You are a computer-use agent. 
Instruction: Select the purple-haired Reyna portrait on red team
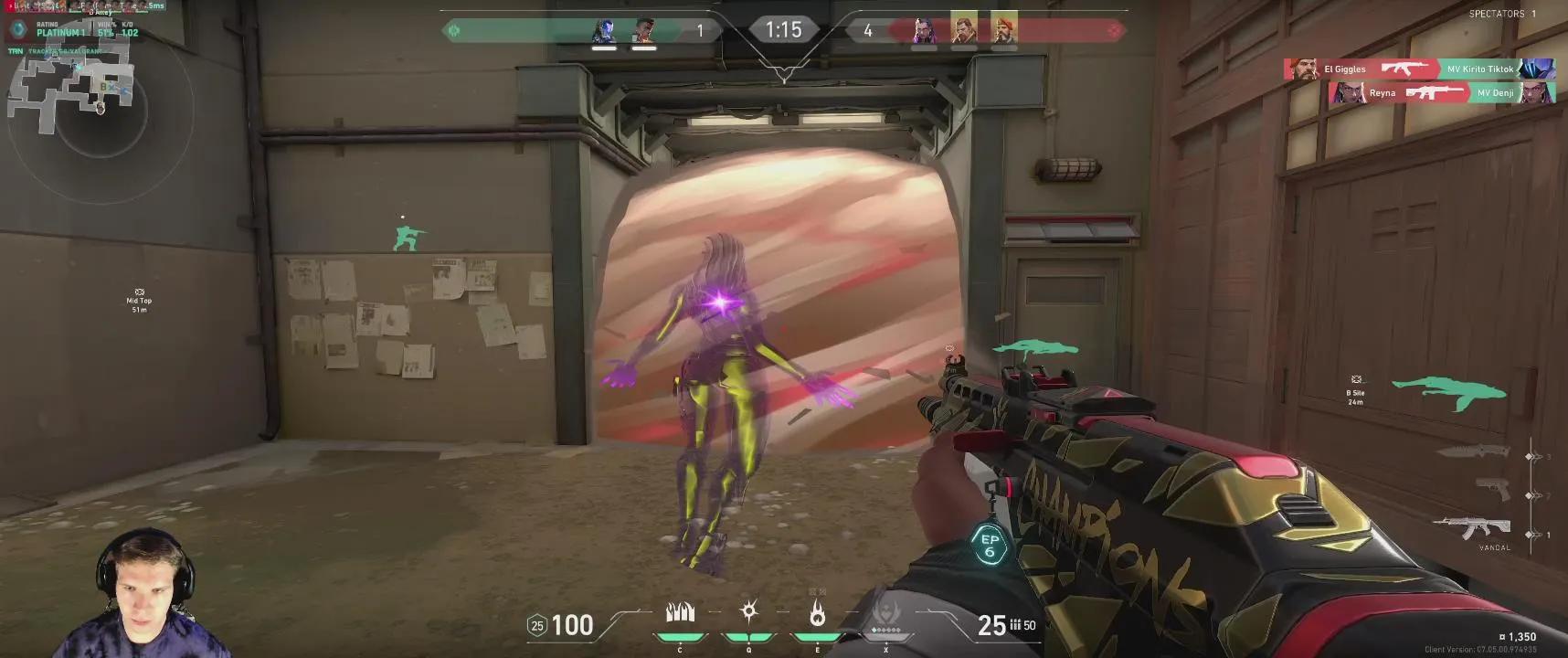(924, 30)
